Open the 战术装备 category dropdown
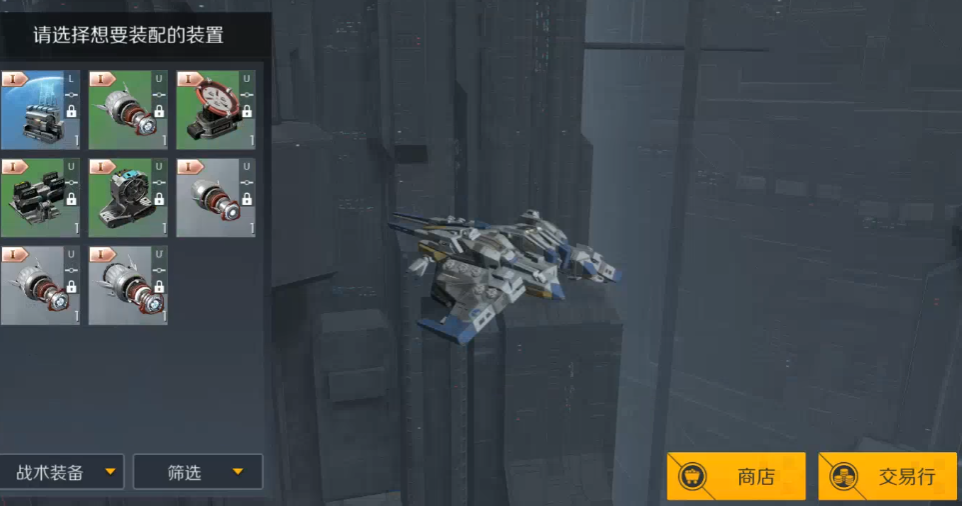 (63, 472)
